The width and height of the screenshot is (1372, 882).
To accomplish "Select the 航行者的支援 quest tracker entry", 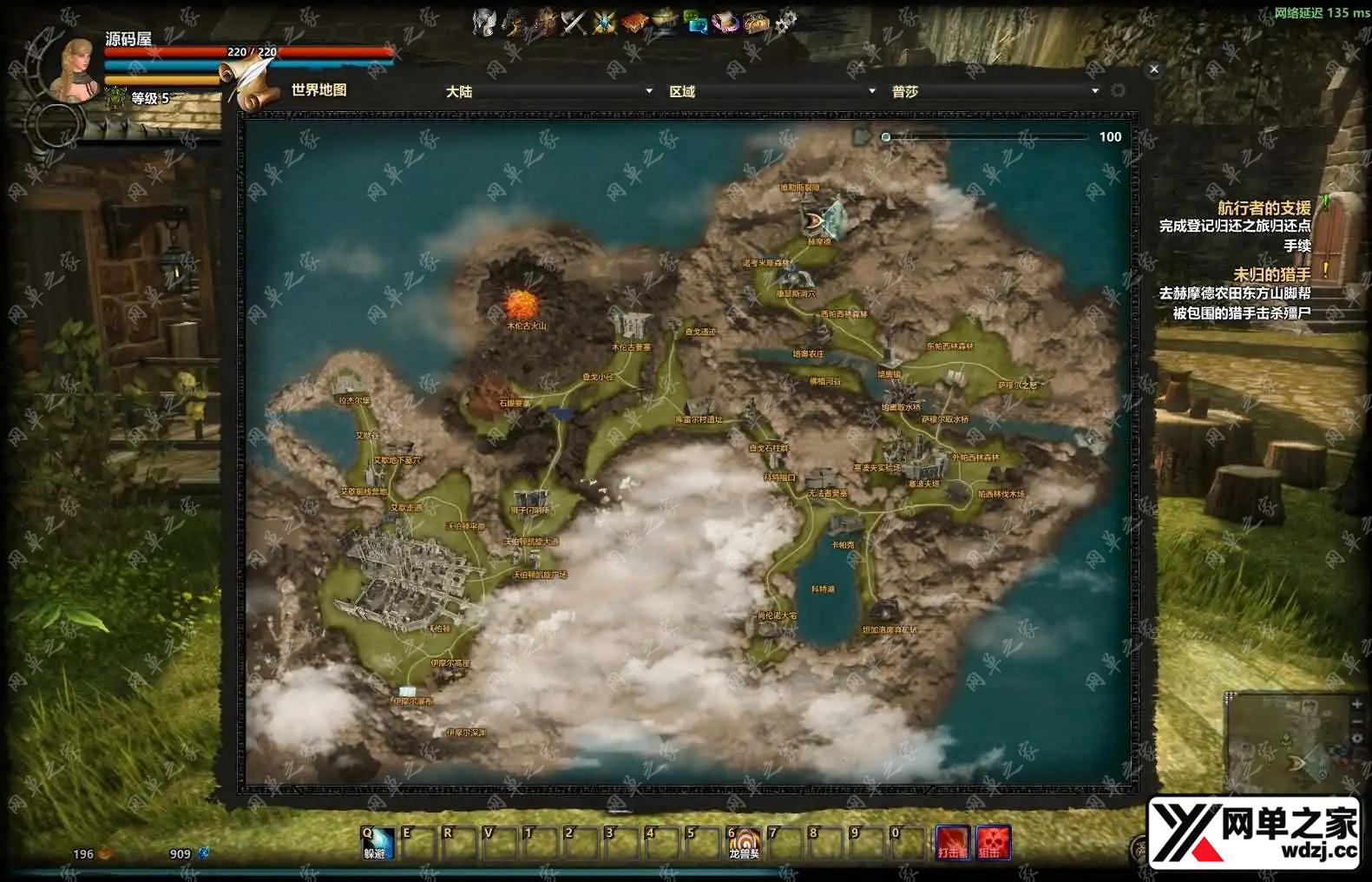I will pos(1264,208).
